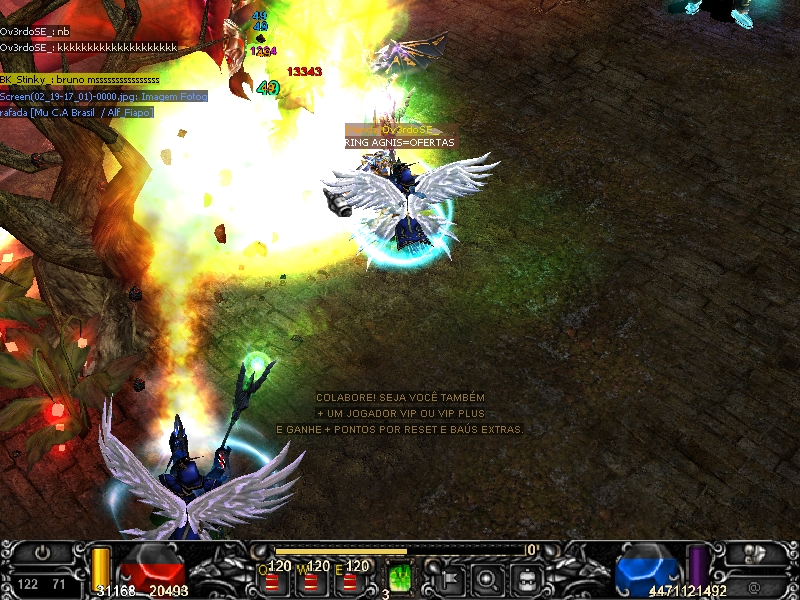Click BK_Stinky's chat message
The height and width of the screenshot is (600, 800).
[x=80, y=79]
